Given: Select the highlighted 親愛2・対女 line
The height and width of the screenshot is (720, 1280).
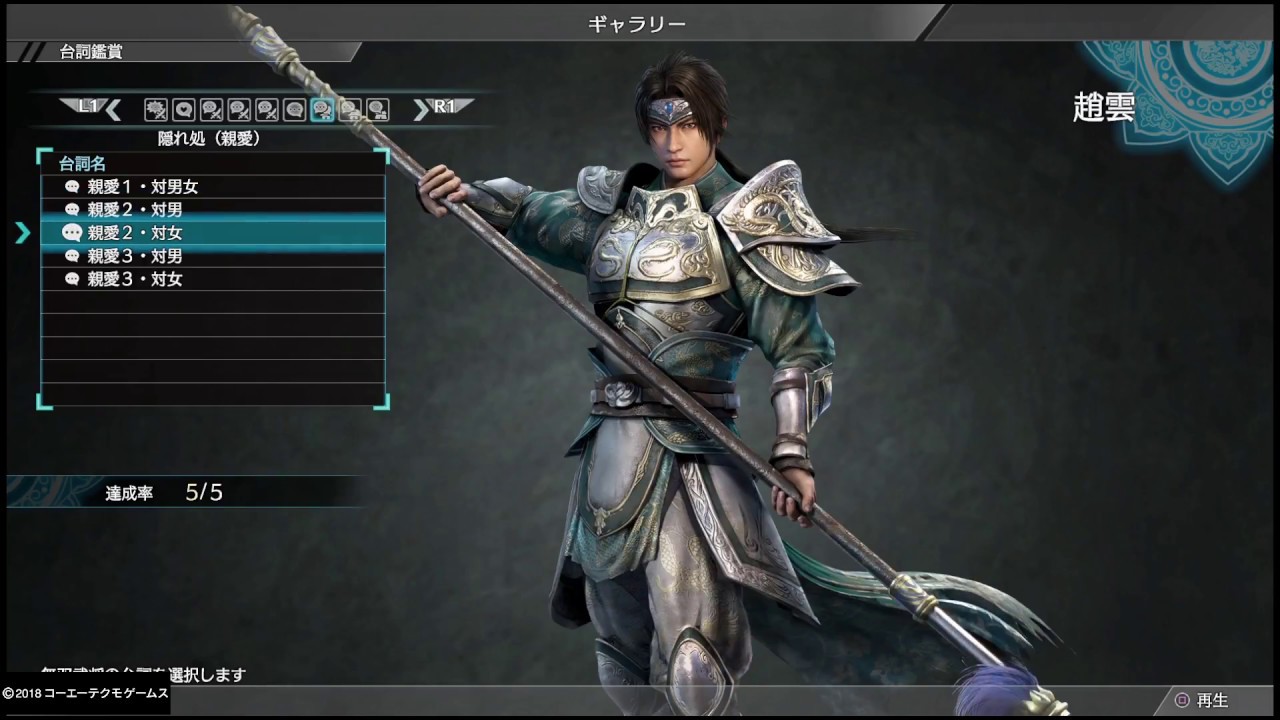Looking at the screenshot, I should [212, 233].
